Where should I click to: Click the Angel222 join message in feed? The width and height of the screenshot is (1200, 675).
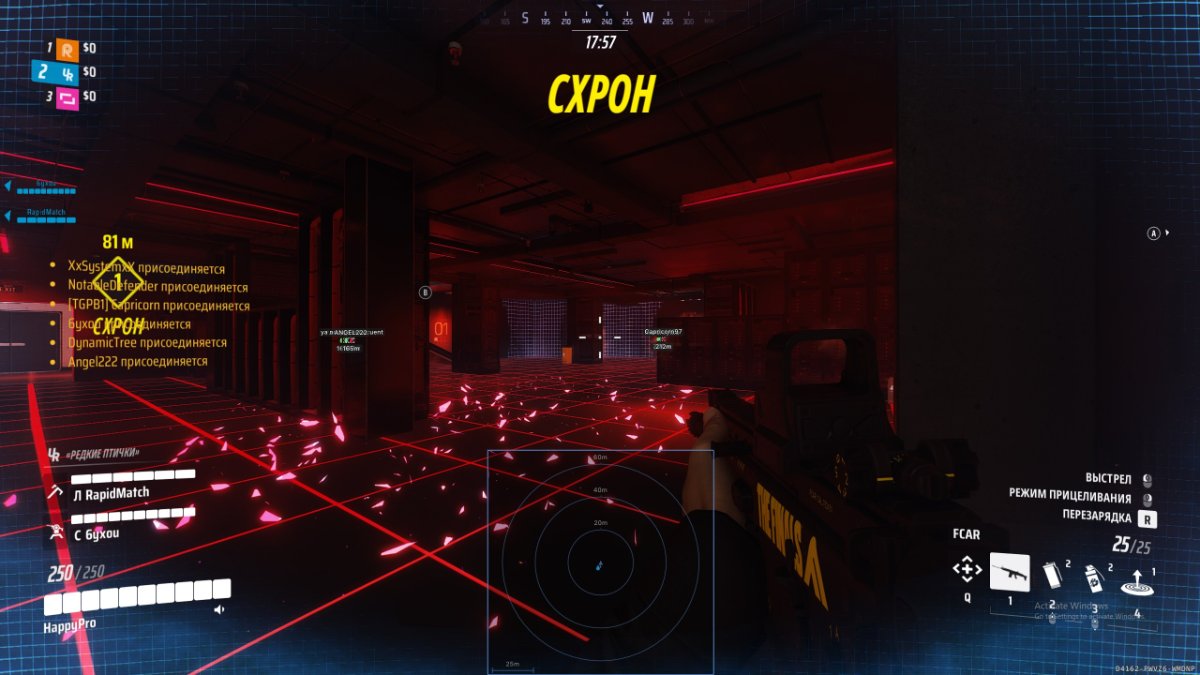pos(137,361)
